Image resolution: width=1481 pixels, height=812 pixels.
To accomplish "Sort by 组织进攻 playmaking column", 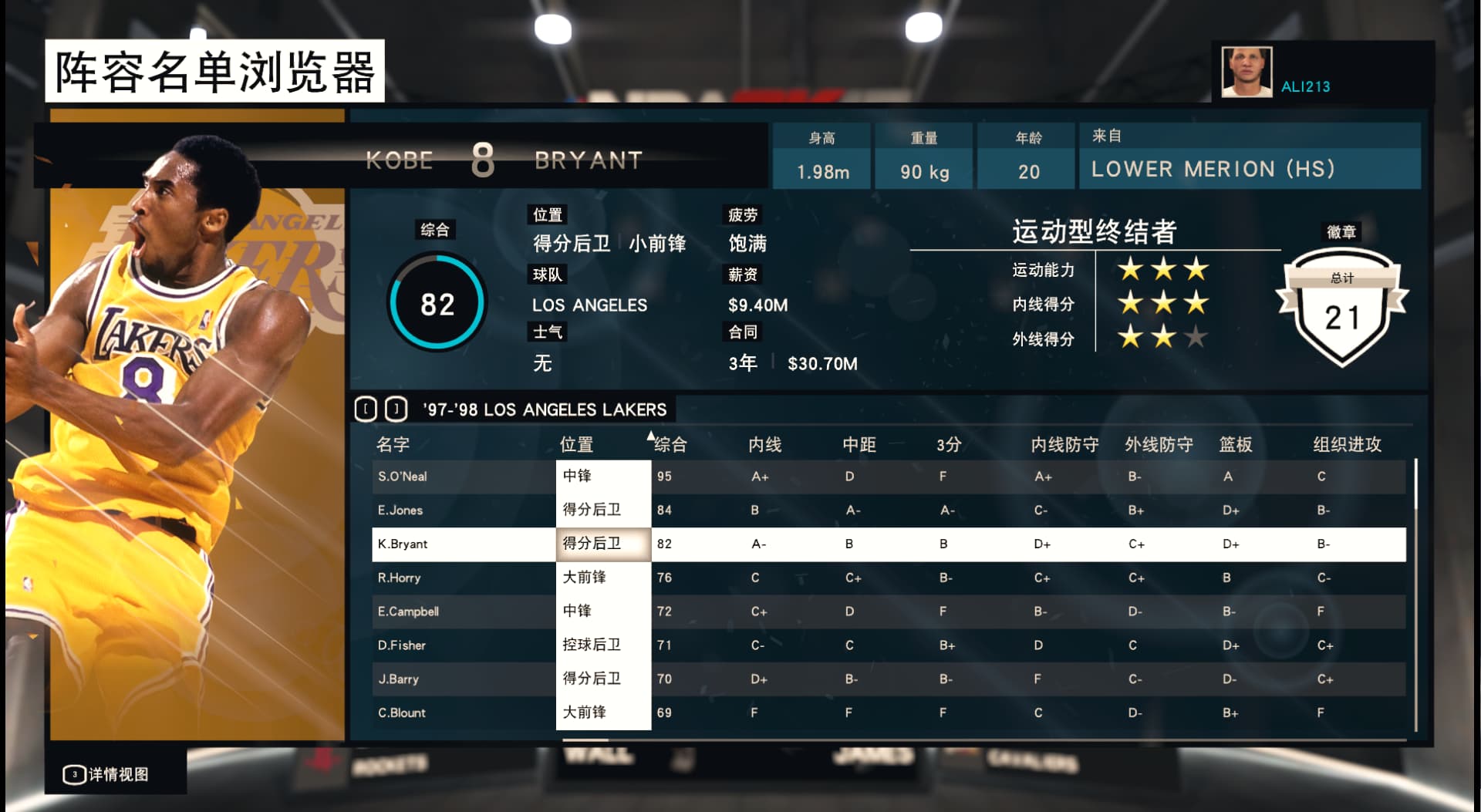I will pos(1347,444).
